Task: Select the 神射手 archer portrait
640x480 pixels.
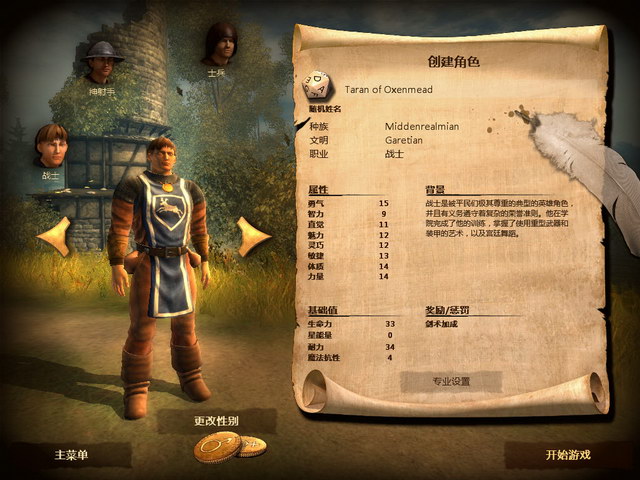Action: 103,62
